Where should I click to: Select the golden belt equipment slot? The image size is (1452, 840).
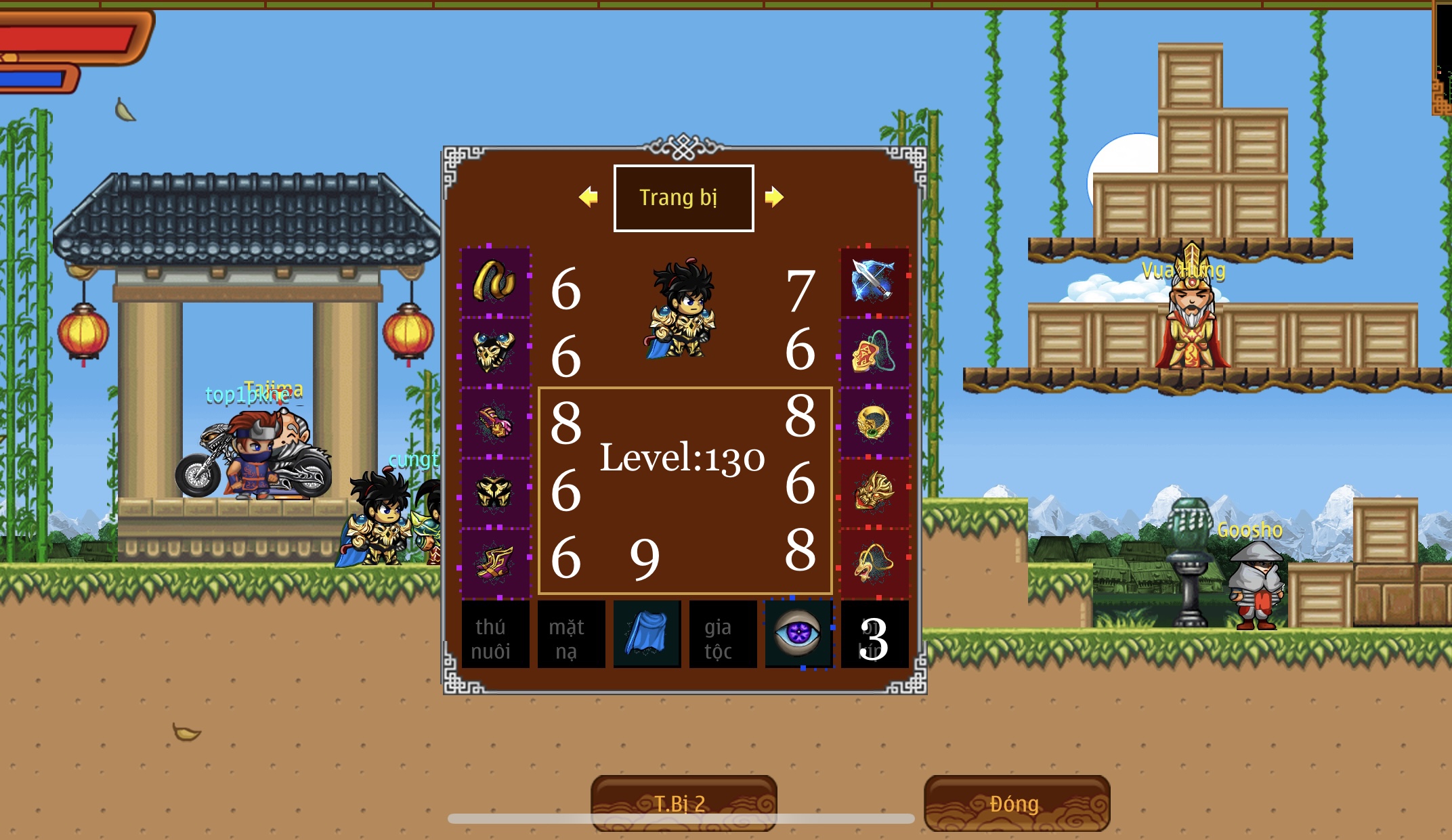pos(495,282)
